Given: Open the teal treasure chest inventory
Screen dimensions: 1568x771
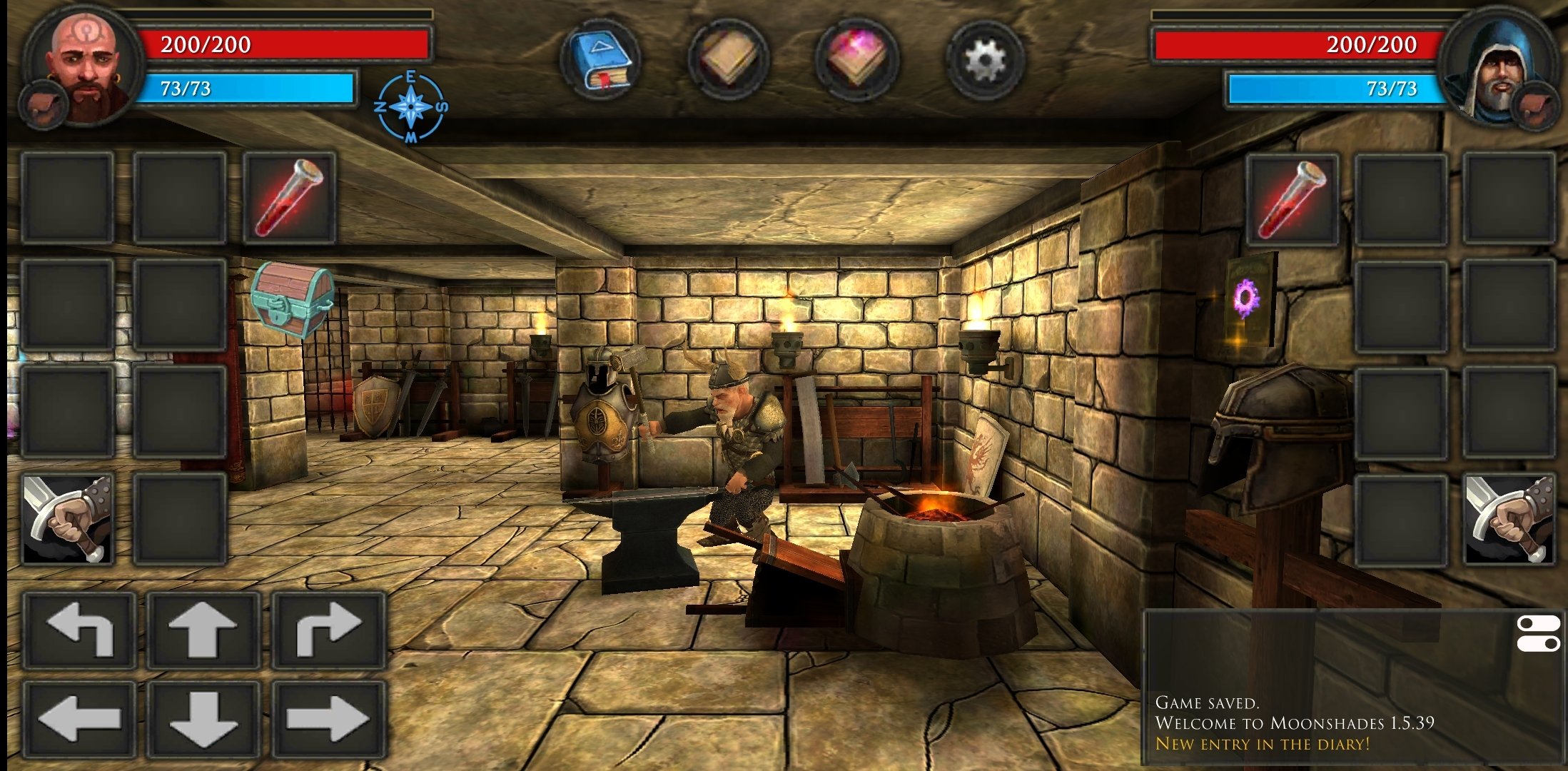Looking at the screenshot, I should click(x=292, y=298).
